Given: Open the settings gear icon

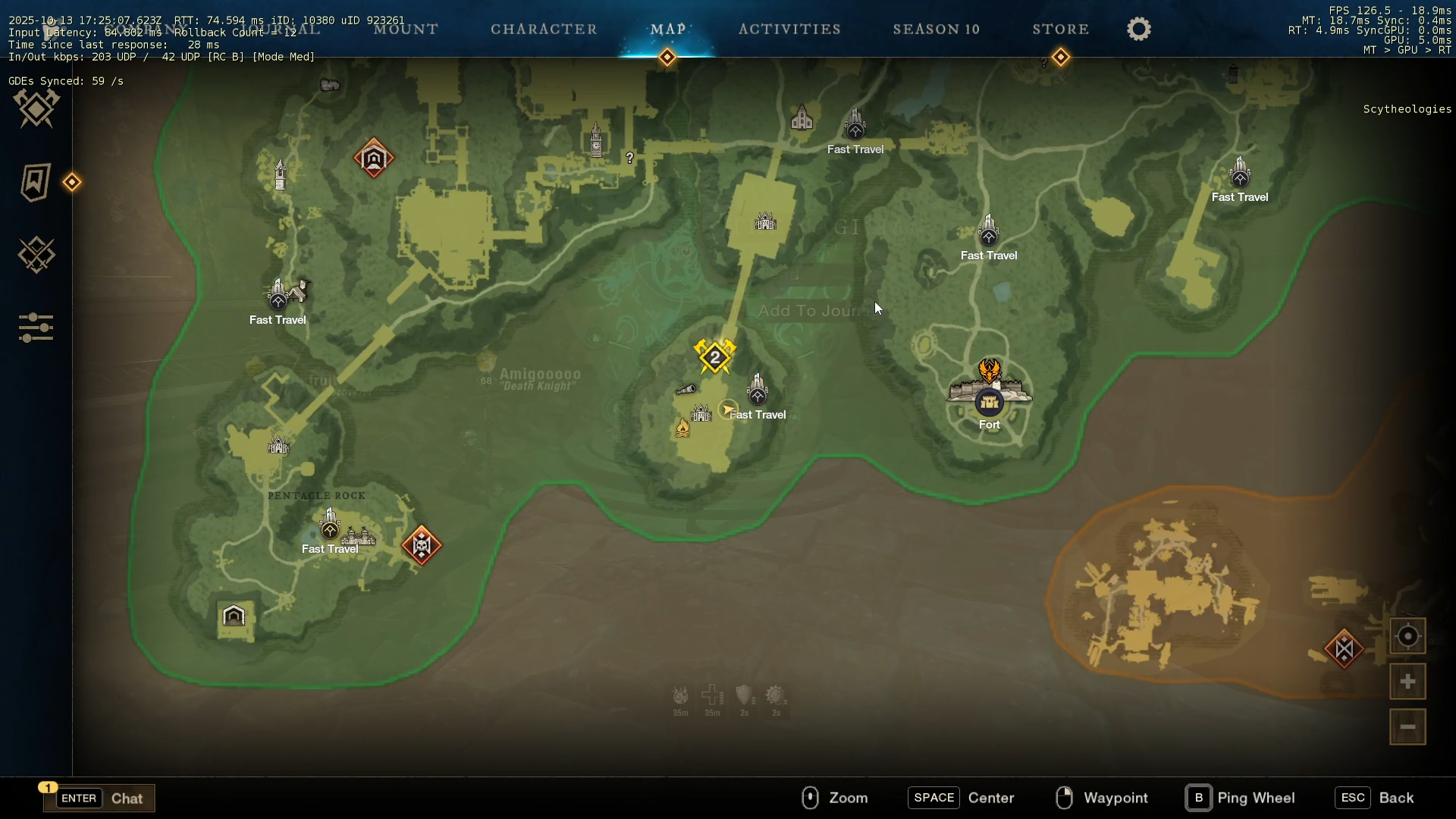Looking at the screenshot, I should coord(1139,30).
